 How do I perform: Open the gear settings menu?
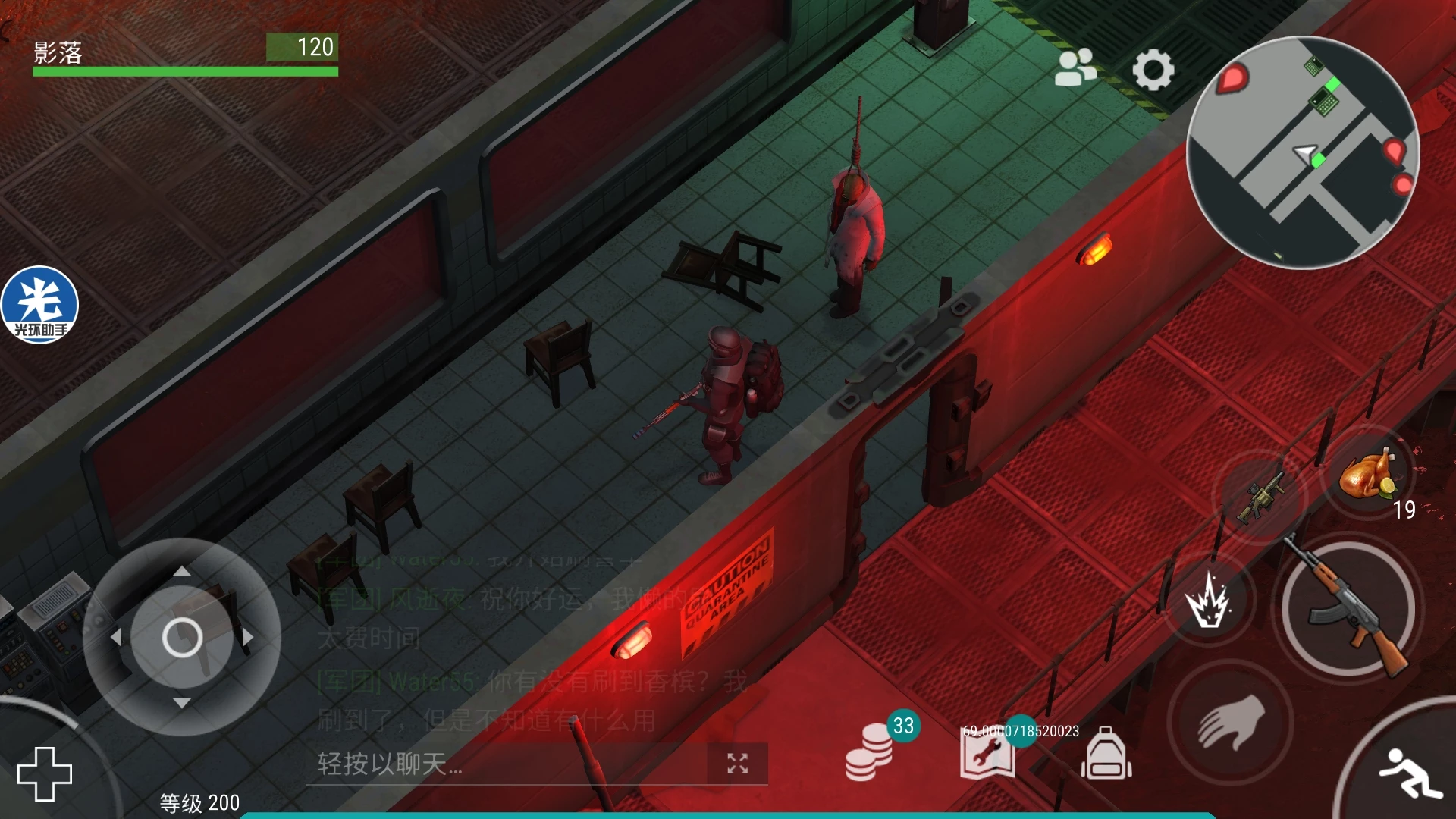(x=1153, y=70)
